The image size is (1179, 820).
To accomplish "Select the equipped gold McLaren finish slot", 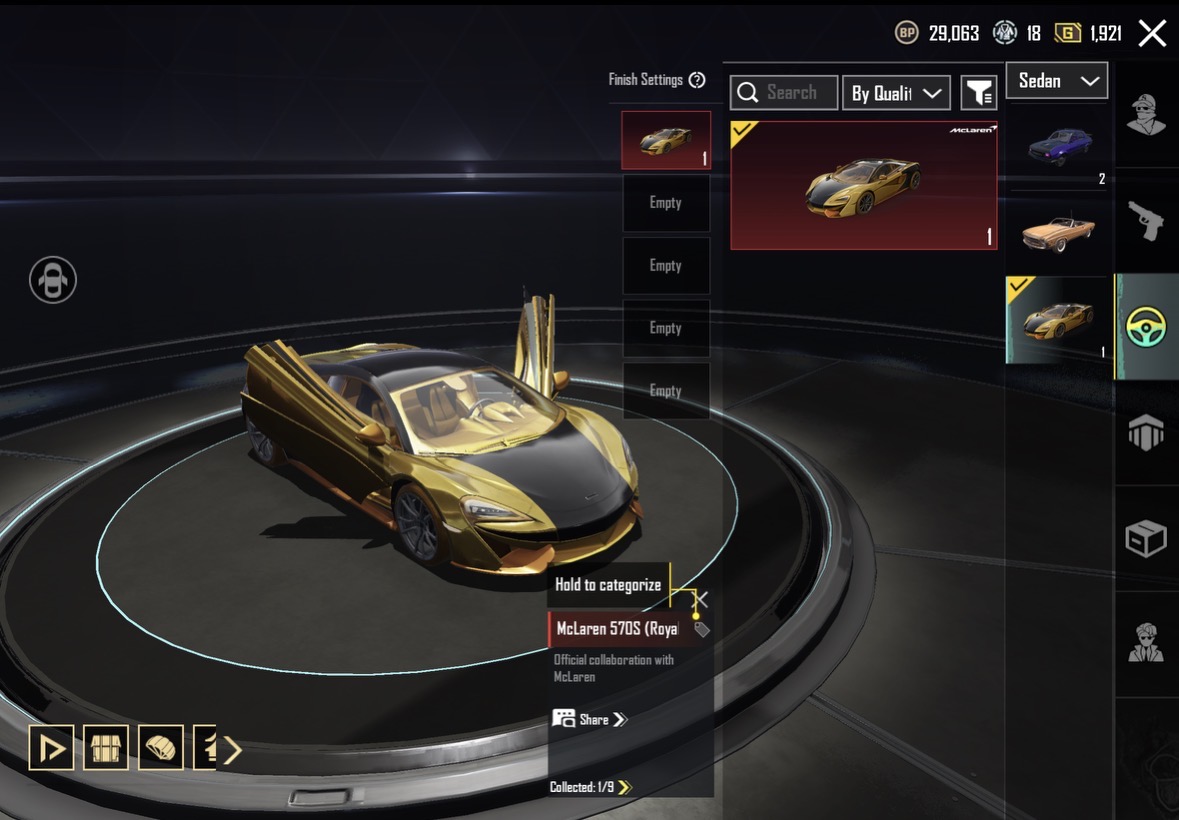I will [x=666, y=140].
